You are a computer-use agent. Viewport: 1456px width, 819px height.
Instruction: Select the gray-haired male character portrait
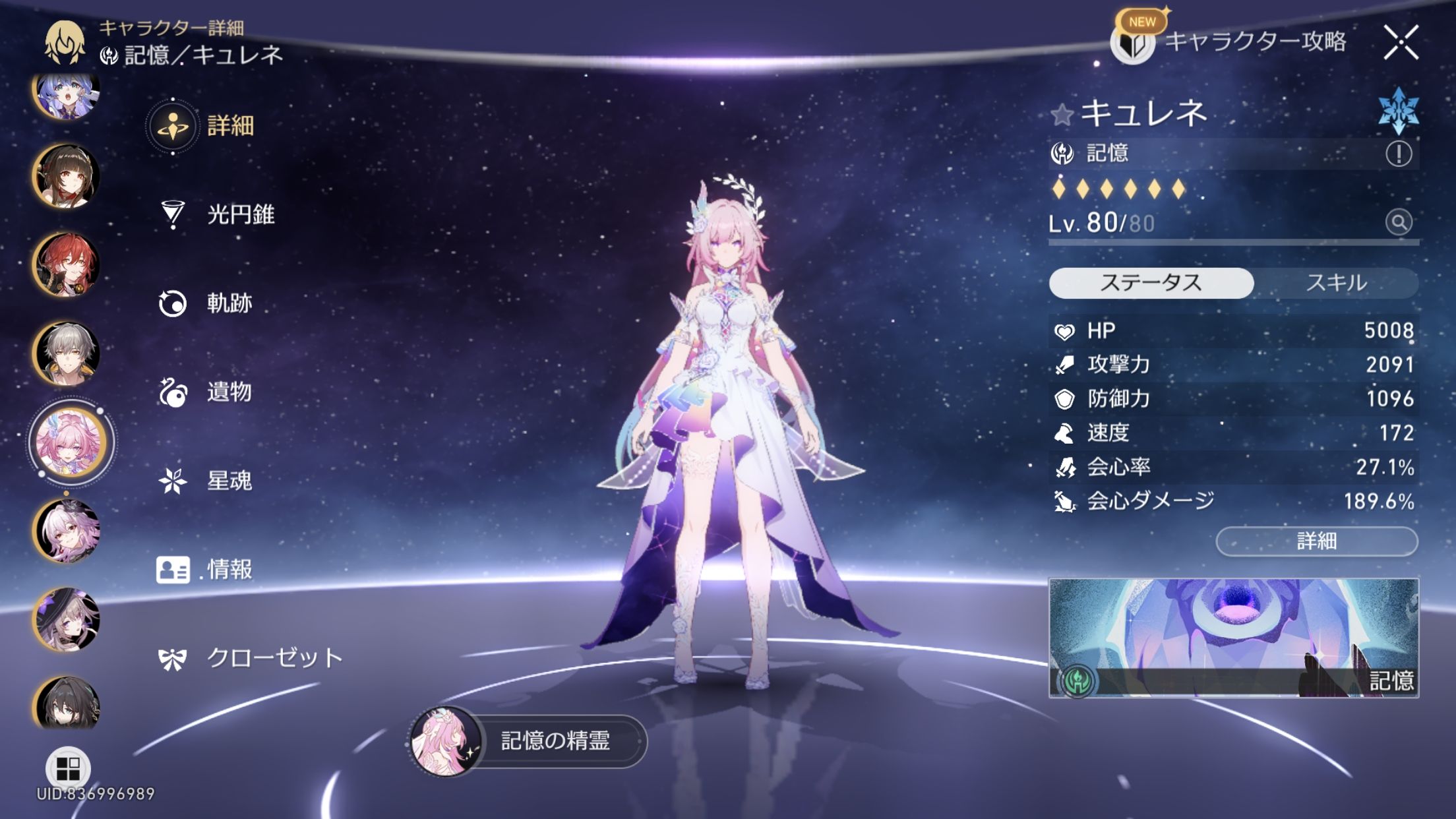pos(67,353)
